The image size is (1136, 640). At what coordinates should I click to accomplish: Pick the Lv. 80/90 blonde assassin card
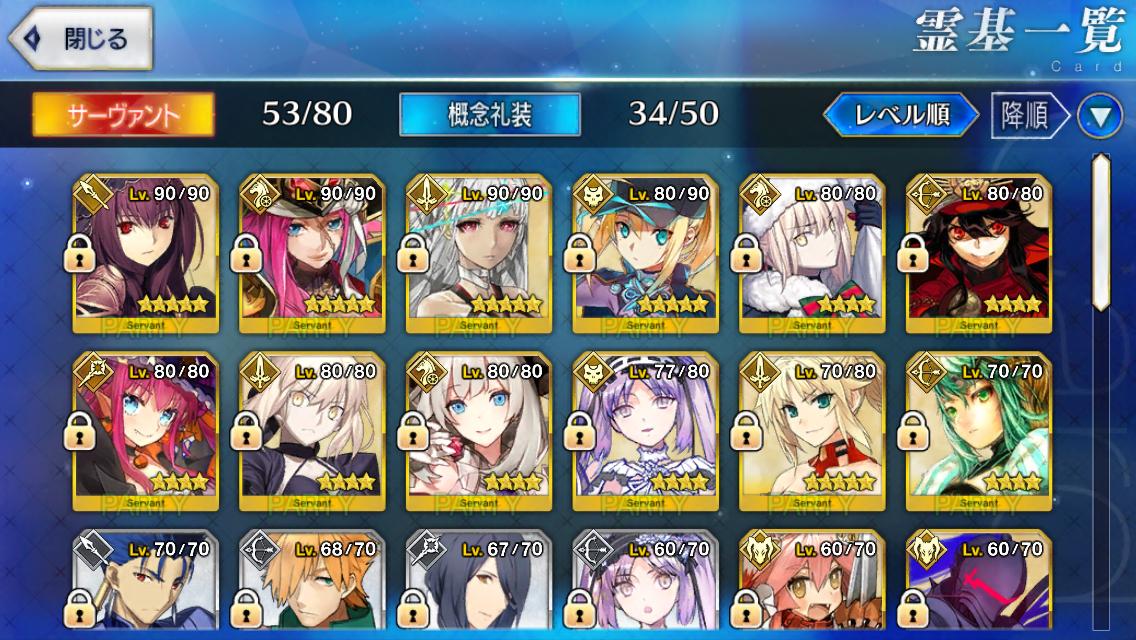646,252
